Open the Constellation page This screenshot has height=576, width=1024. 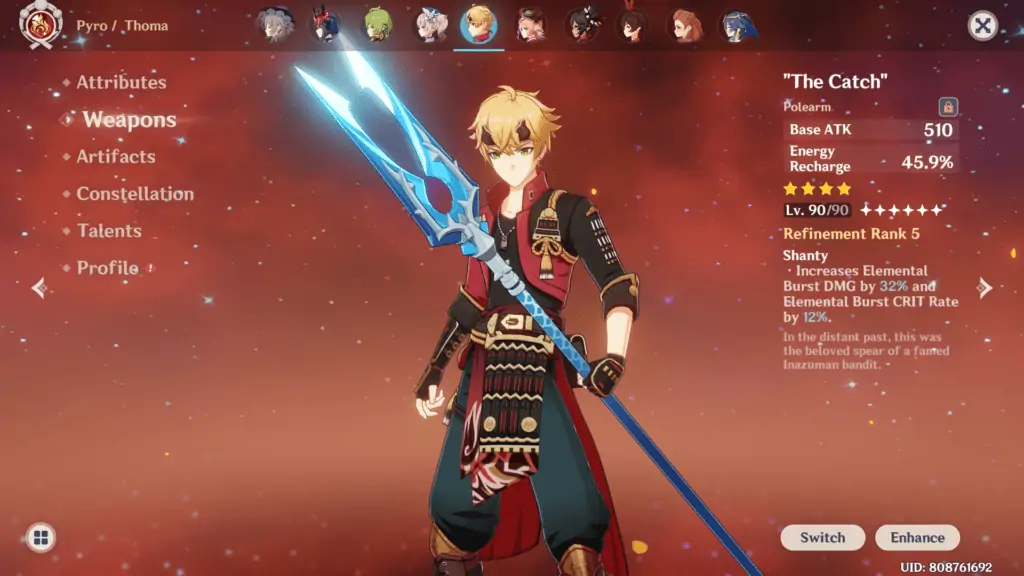(135, 194)
